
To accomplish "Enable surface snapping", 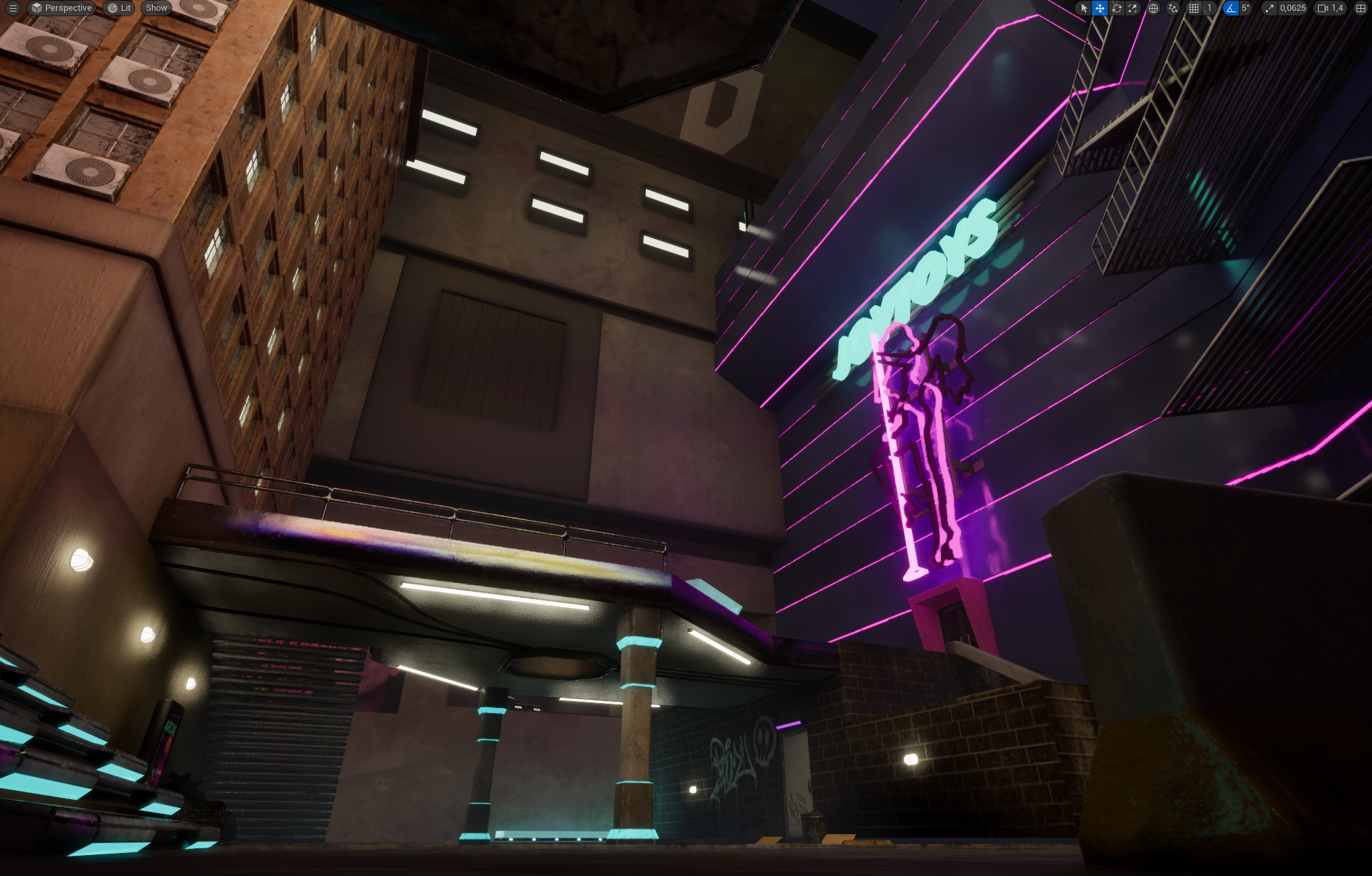I will click(x=1174, y=8).
